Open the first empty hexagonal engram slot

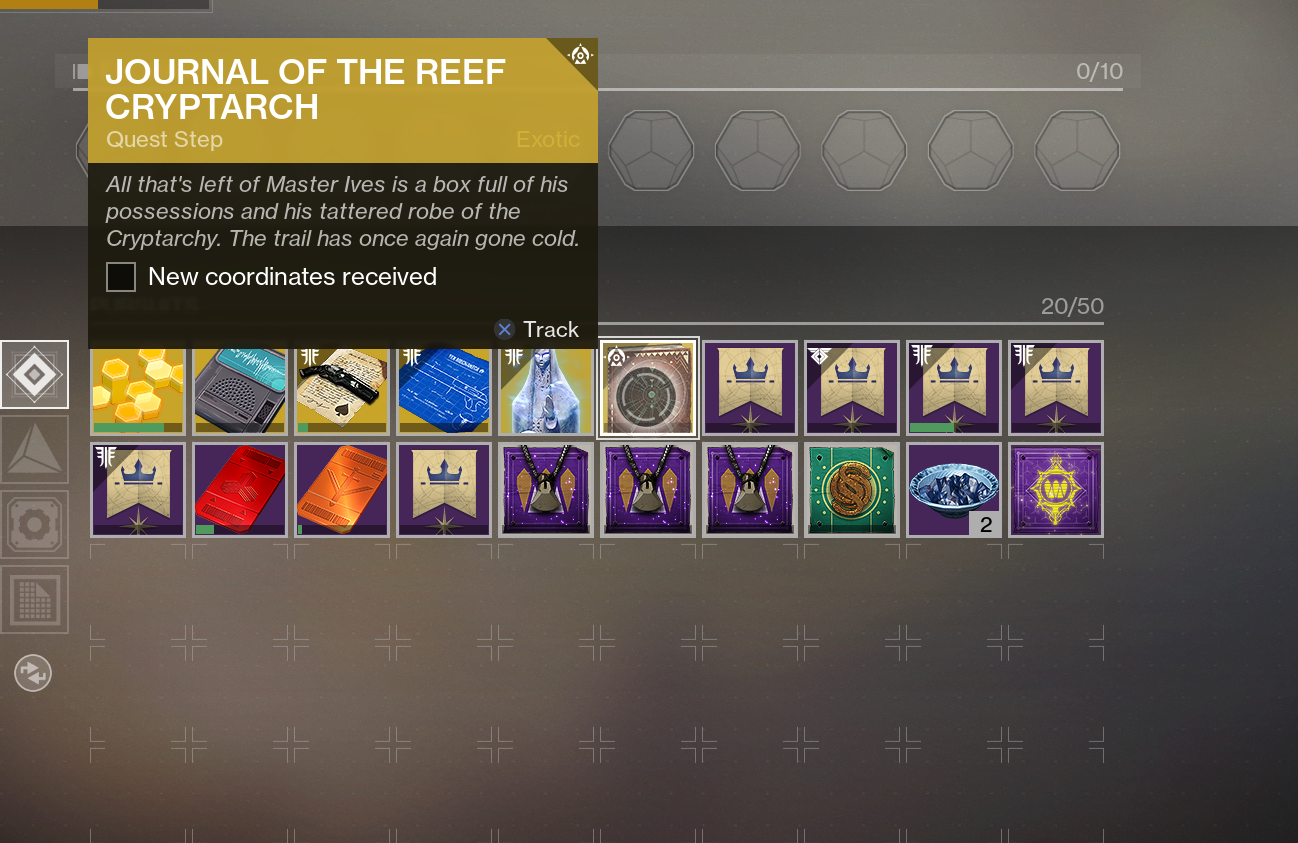(651, 150)
